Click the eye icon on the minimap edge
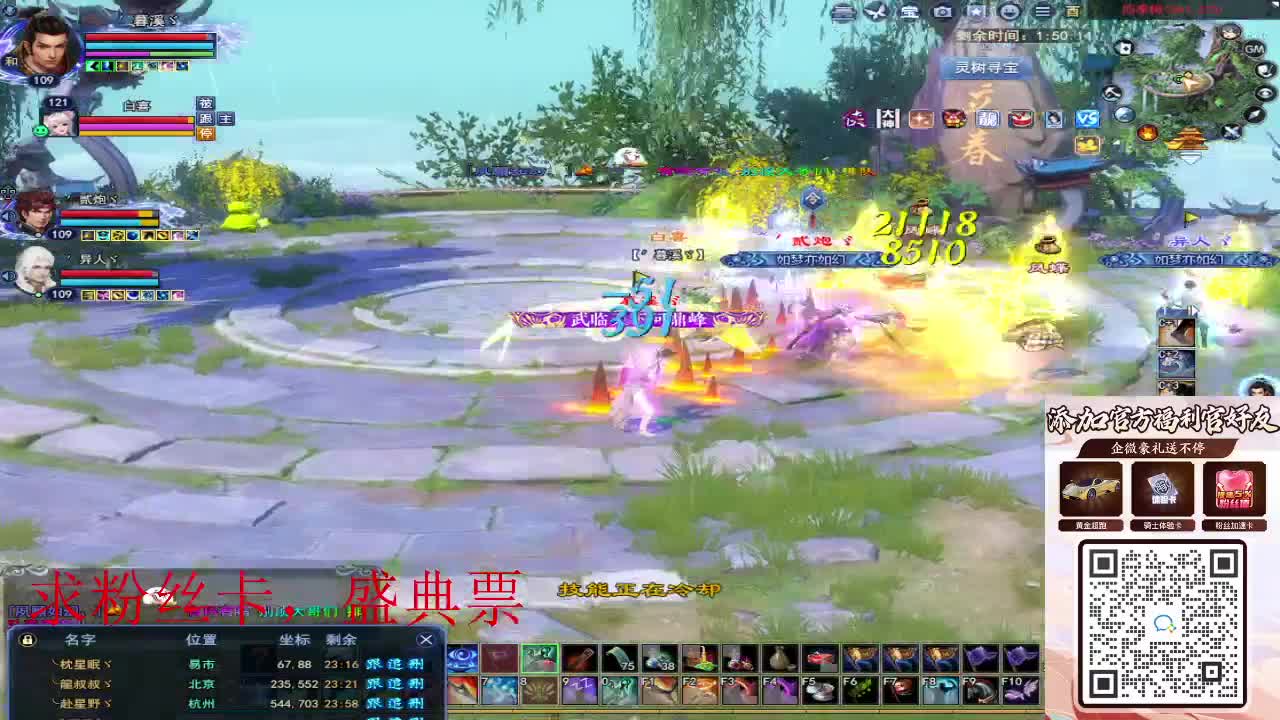The image size is (1280, 720). 1264,91
